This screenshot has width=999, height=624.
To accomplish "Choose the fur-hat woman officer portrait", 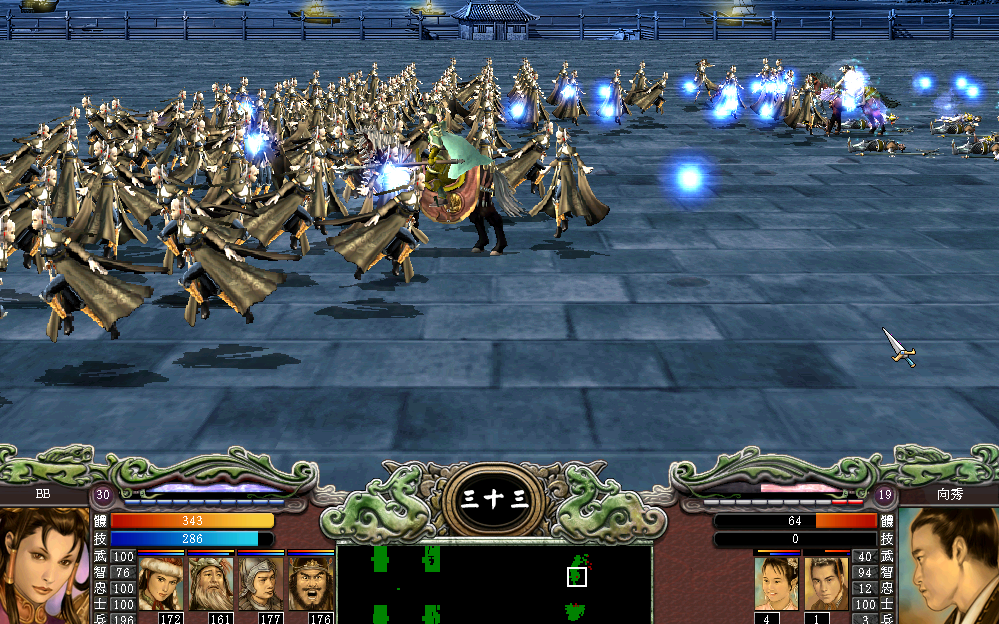I will [160, 583].
